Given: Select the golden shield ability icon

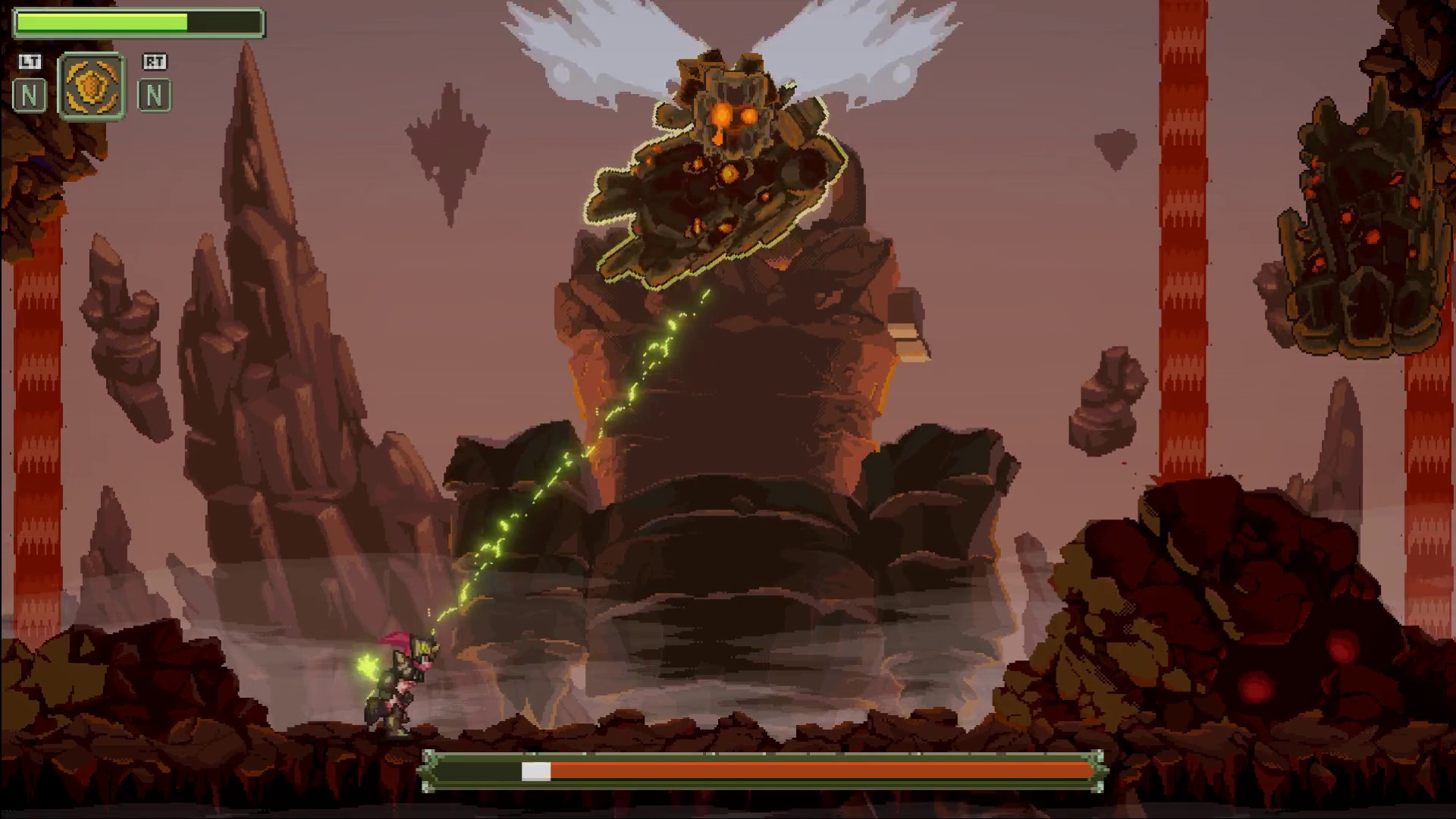Looking at the screenshot, I should 92,86.
